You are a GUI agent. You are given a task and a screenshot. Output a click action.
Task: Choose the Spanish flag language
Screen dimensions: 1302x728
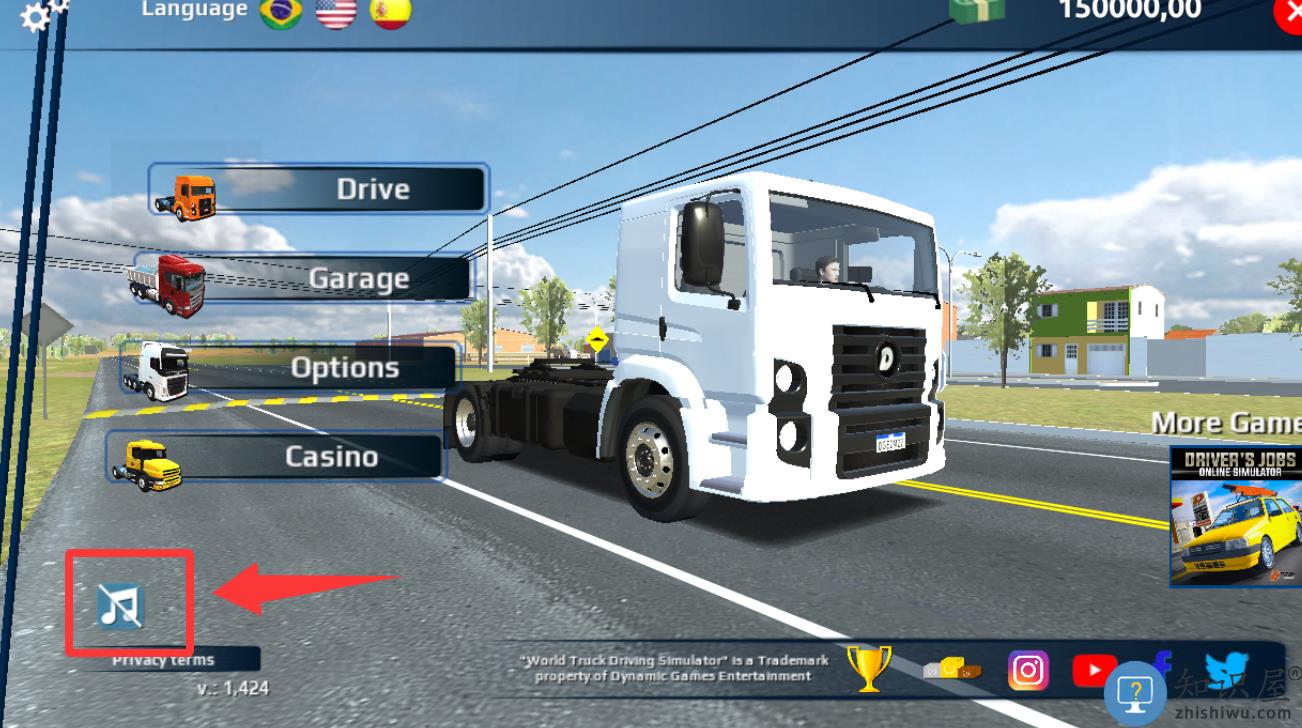(390, 12)
